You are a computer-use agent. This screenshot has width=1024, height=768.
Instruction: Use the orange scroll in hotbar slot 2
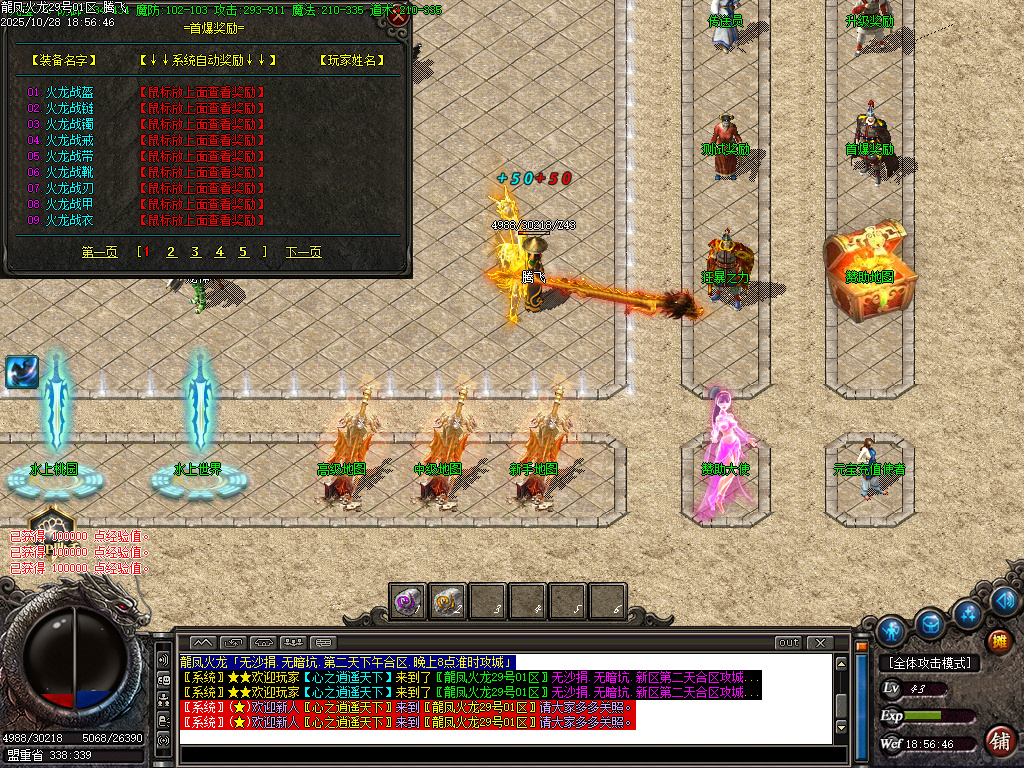pos(447,601)
